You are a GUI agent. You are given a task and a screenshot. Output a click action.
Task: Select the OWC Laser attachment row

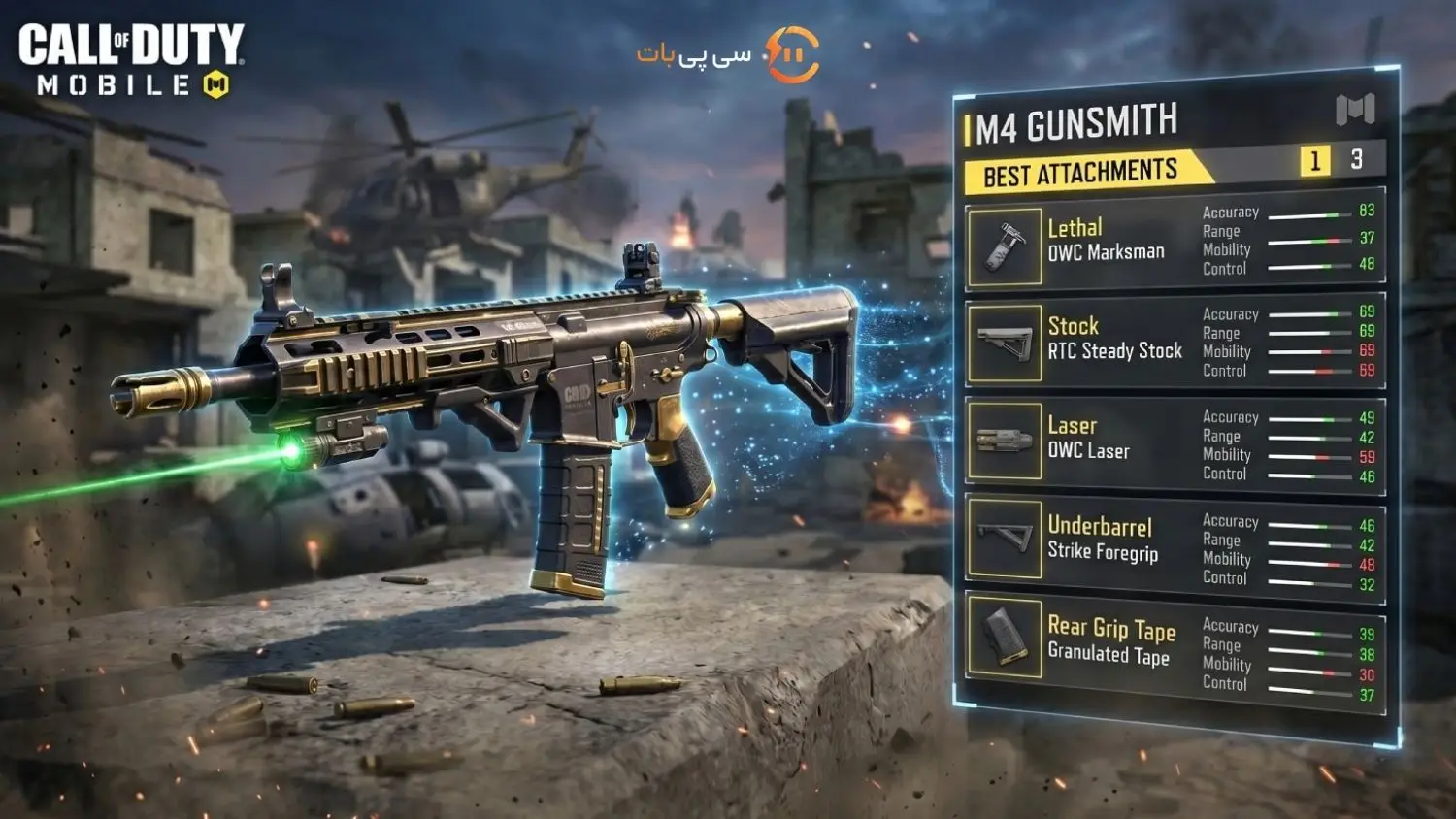(x=1088, y=439)
